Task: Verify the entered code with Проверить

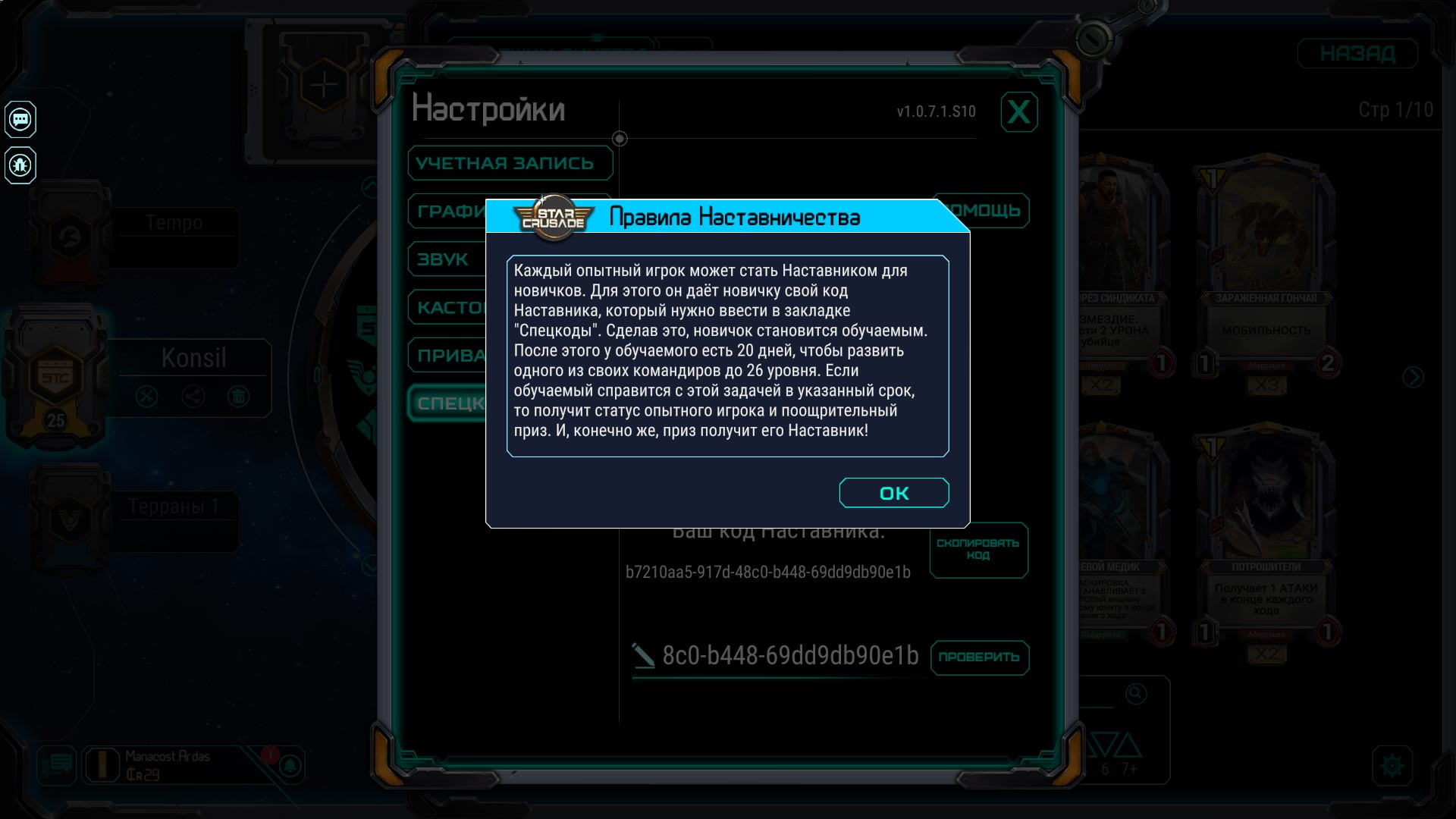Action: (x=979, y=657)
